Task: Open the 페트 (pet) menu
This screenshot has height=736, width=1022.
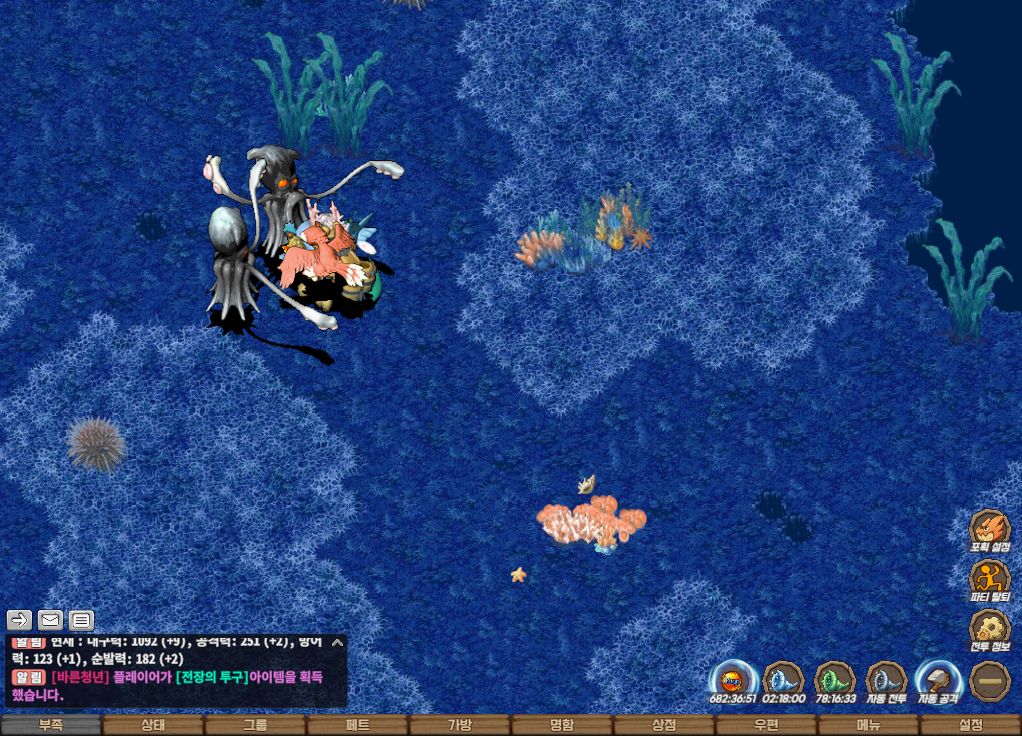Action: (357, 725)
